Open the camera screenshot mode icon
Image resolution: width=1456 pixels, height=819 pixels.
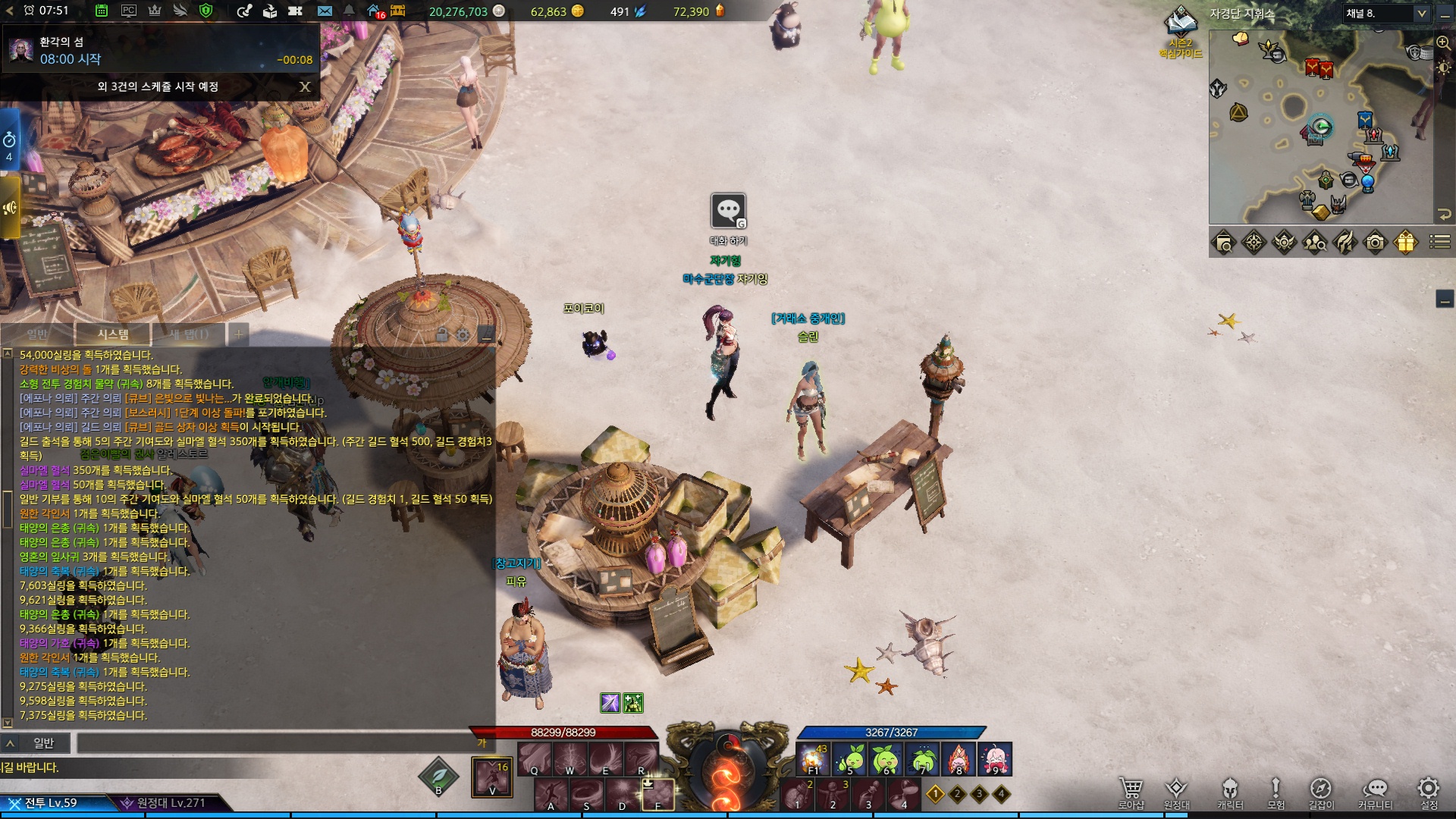1375,242
